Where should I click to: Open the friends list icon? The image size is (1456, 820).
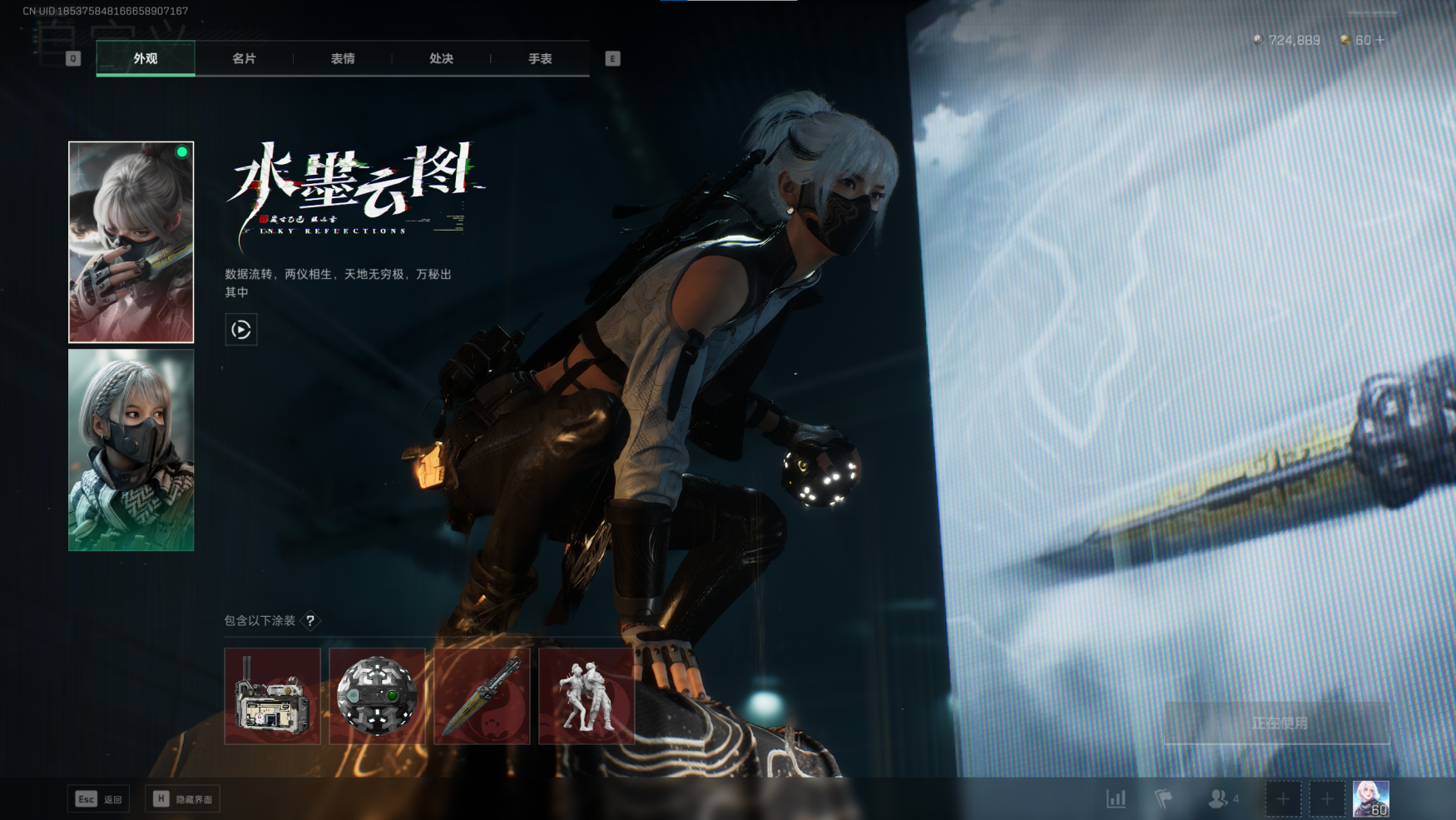[1220, 799]
